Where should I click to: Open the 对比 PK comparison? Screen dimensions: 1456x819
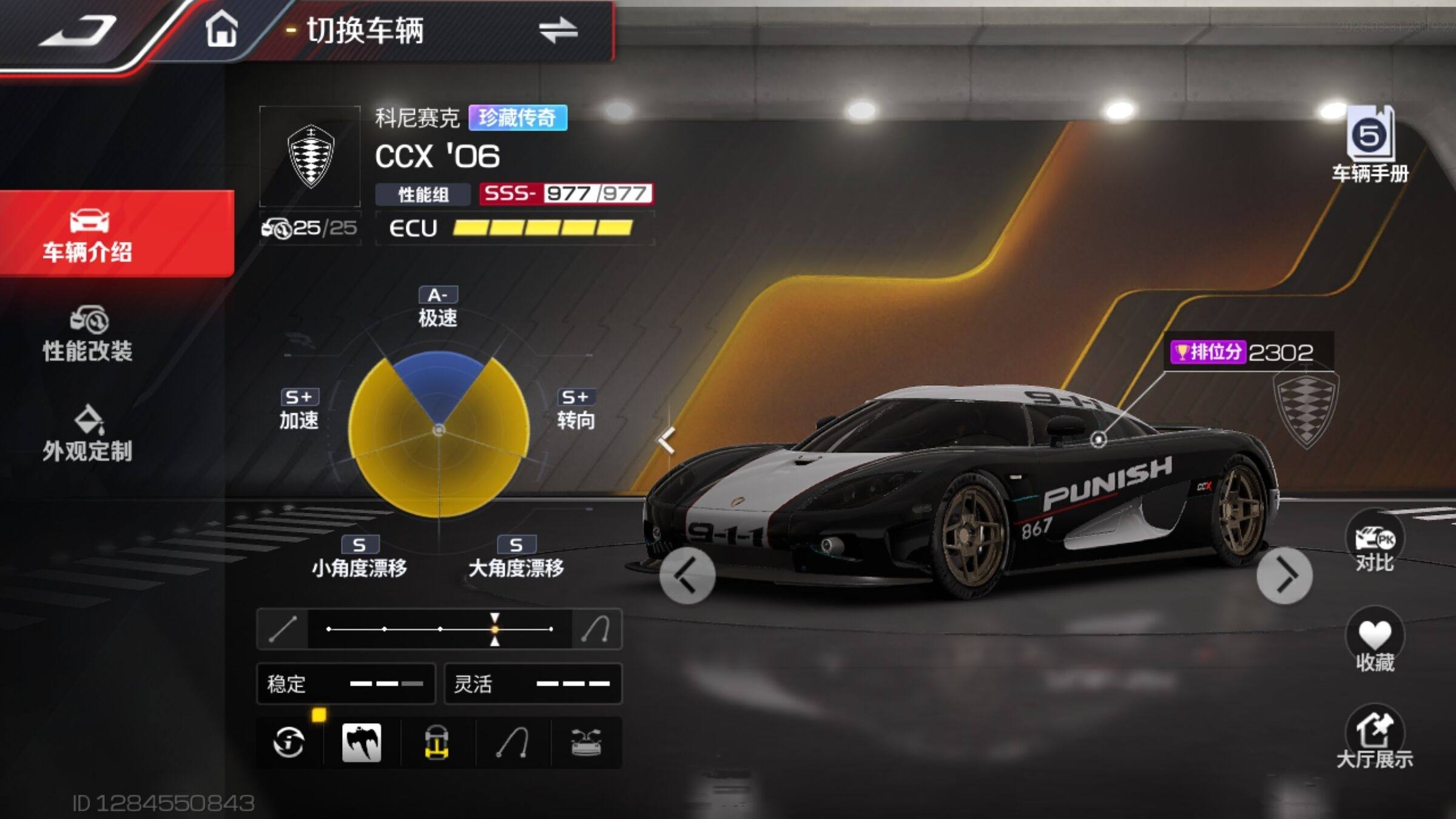[1374, 544]
